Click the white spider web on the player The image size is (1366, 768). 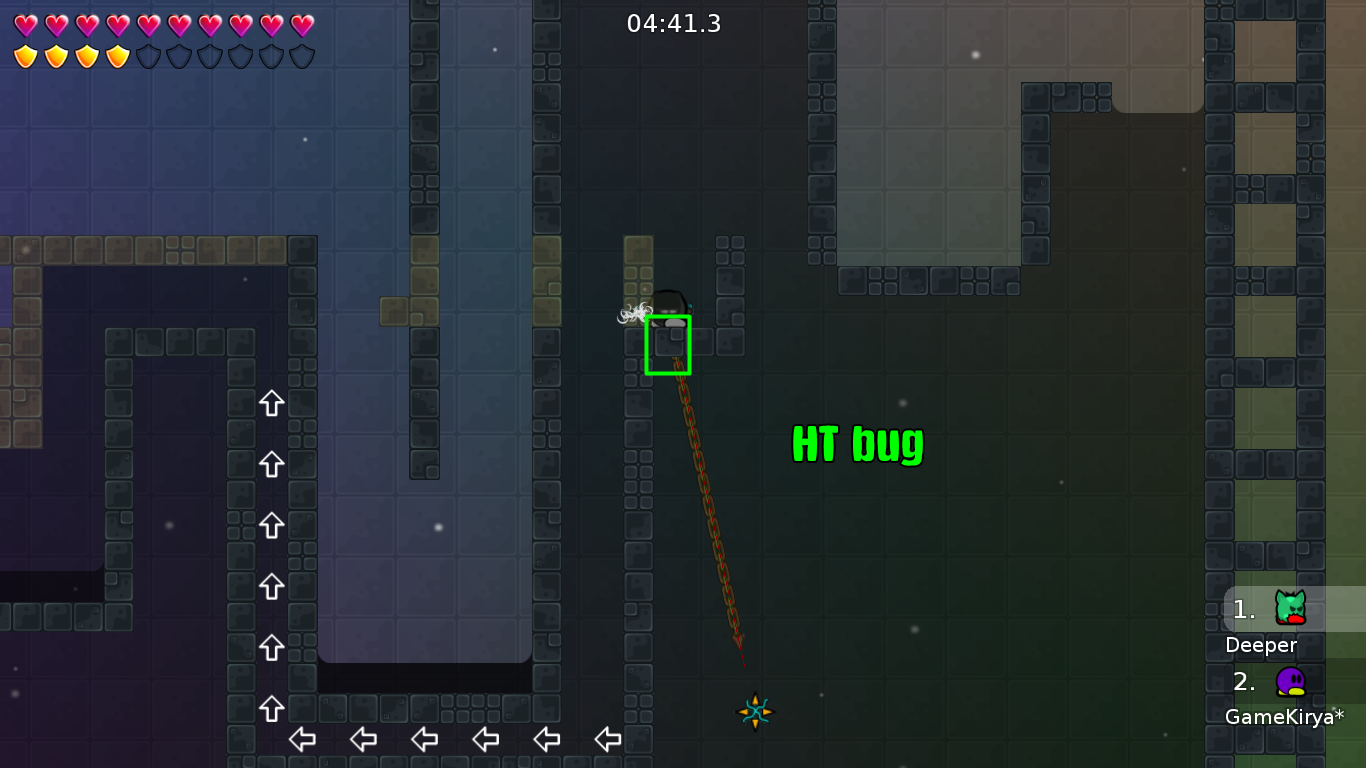(x=634, y=313)
